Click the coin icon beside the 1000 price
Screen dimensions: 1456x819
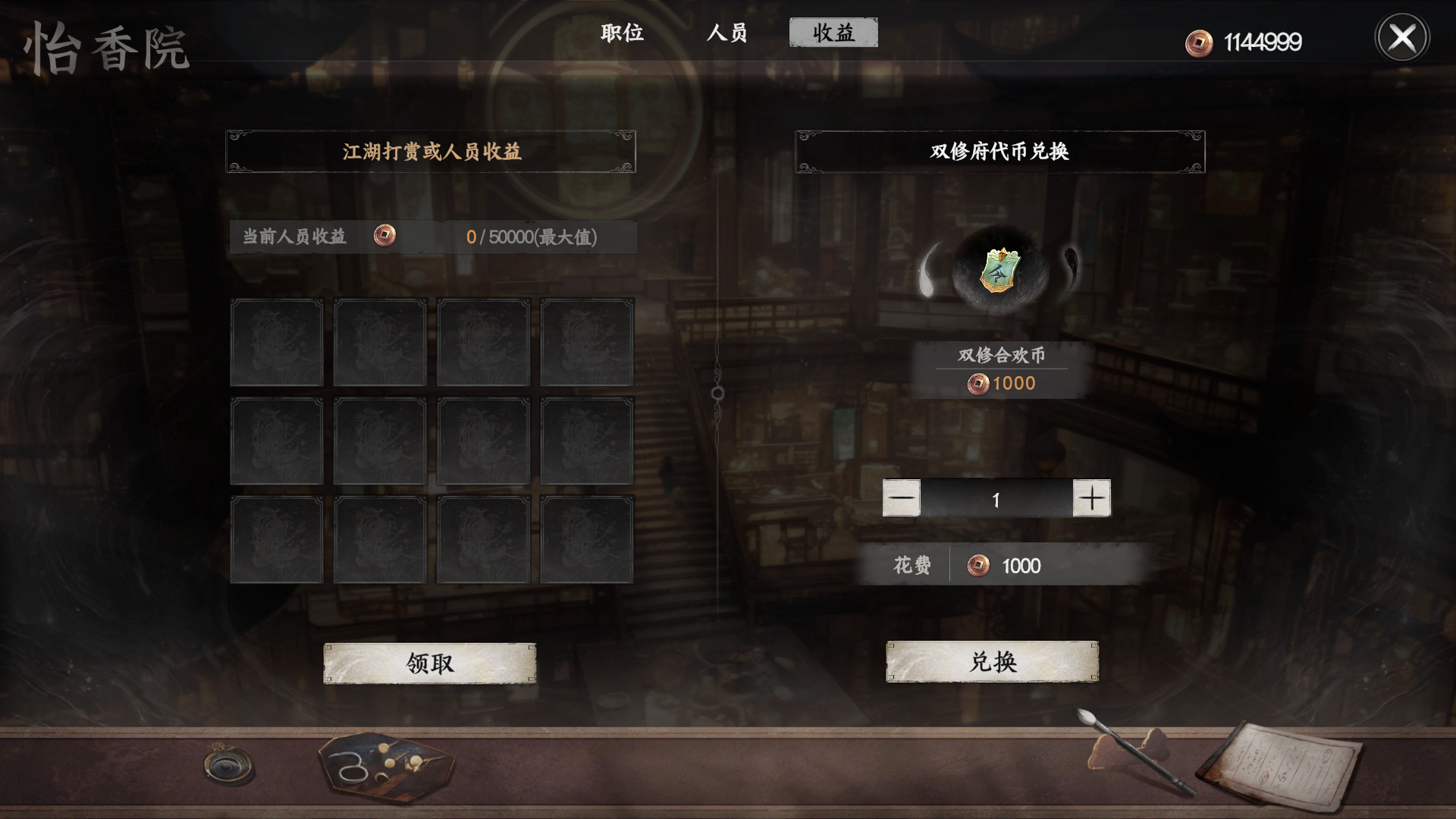coord(979,384)
